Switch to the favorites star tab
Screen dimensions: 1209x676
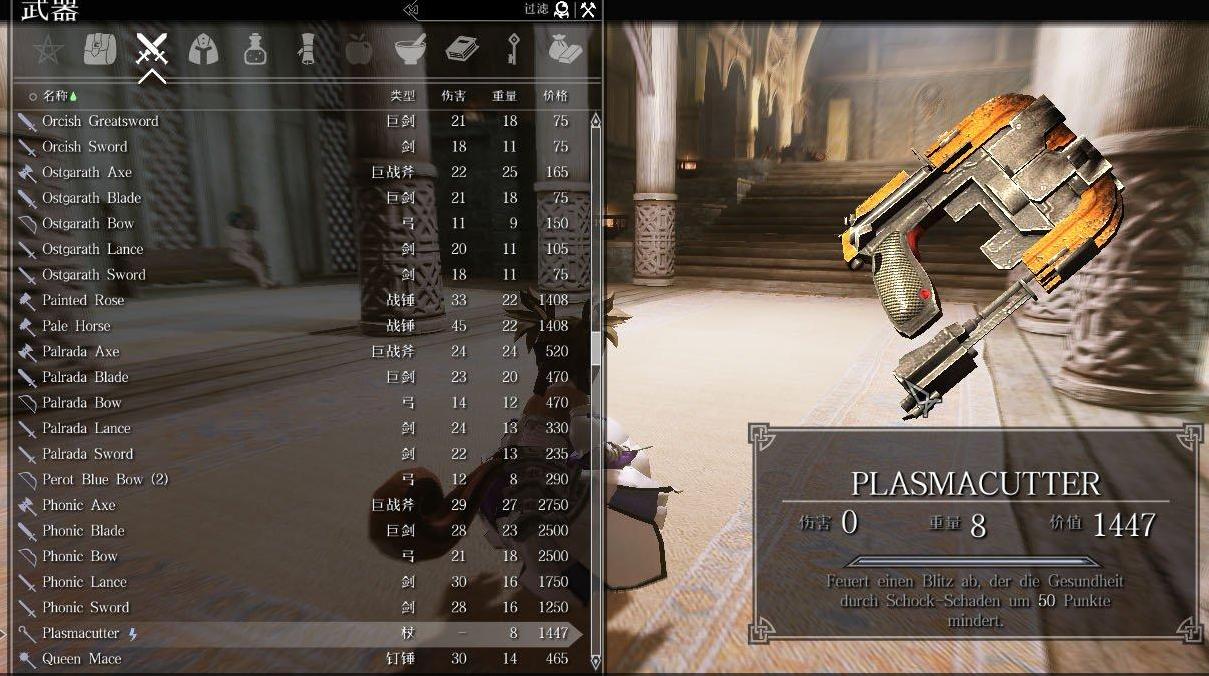(x=47, y=49)
